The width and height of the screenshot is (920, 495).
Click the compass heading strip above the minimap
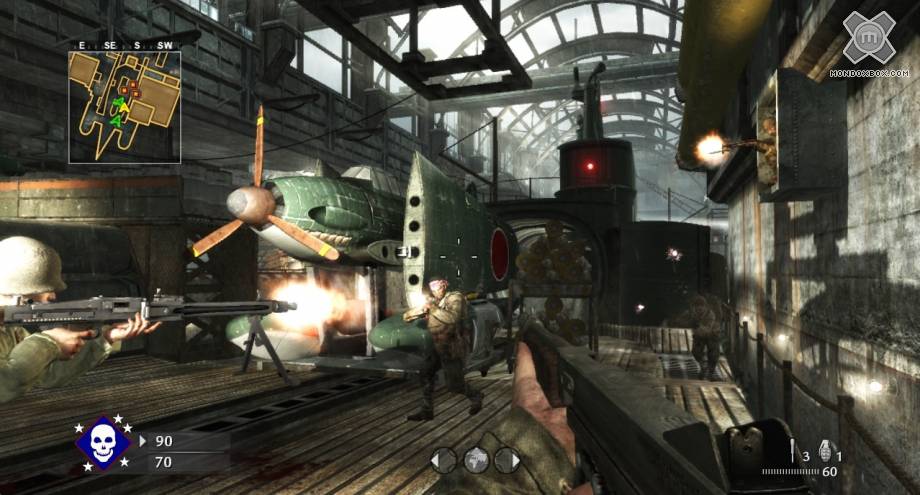point(124,45)
